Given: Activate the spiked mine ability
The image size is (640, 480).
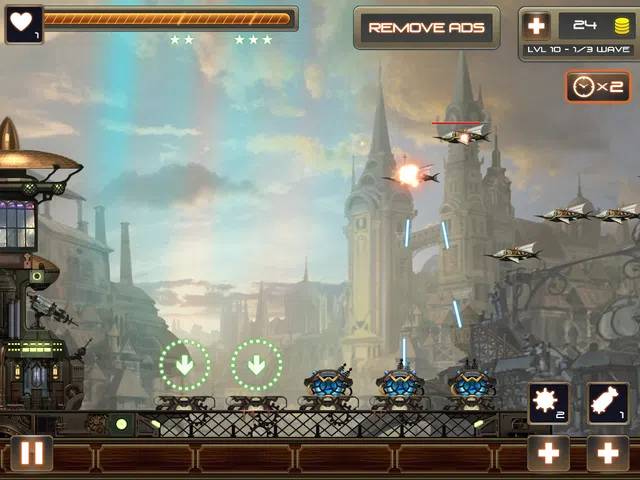Looking at the screenshot, I should pyautogui.click(x=549, y=403).
